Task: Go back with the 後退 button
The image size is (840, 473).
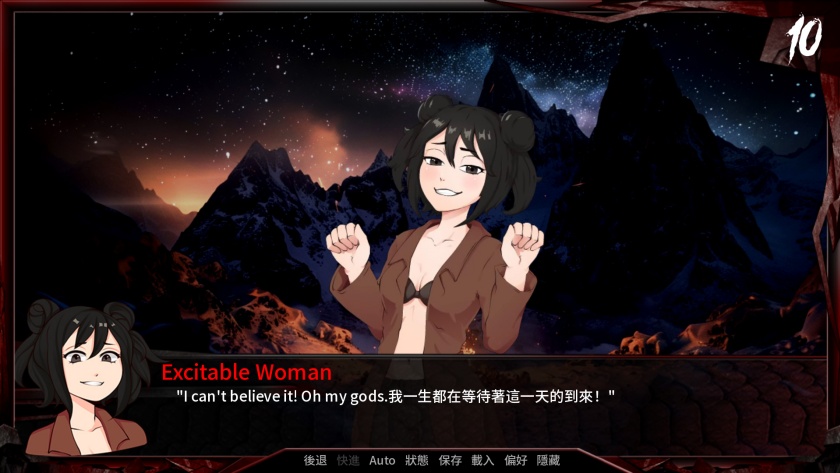Action: [x=315, y=460]
